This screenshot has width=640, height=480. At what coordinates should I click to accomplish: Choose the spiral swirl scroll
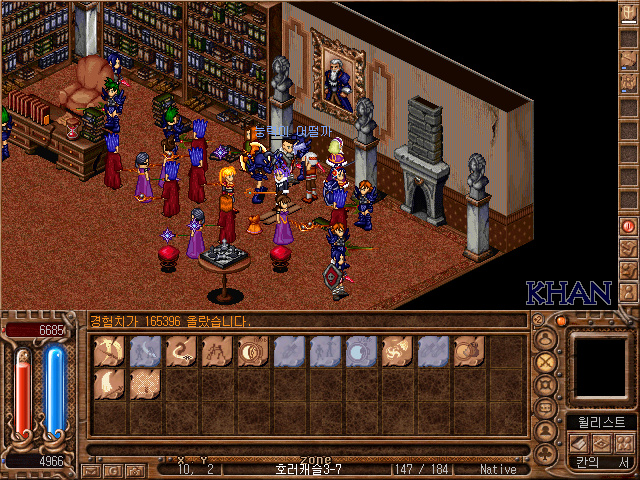tap(397, 351)
